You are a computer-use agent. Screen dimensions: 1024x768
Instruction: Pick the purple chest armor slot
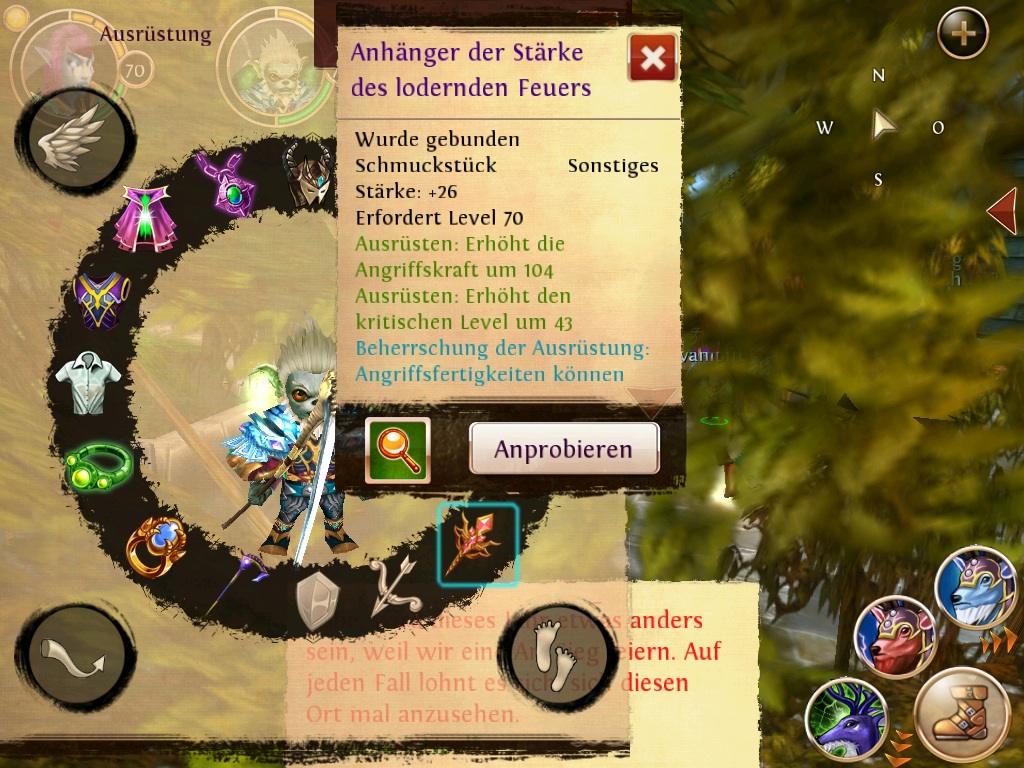pos(102,301)
